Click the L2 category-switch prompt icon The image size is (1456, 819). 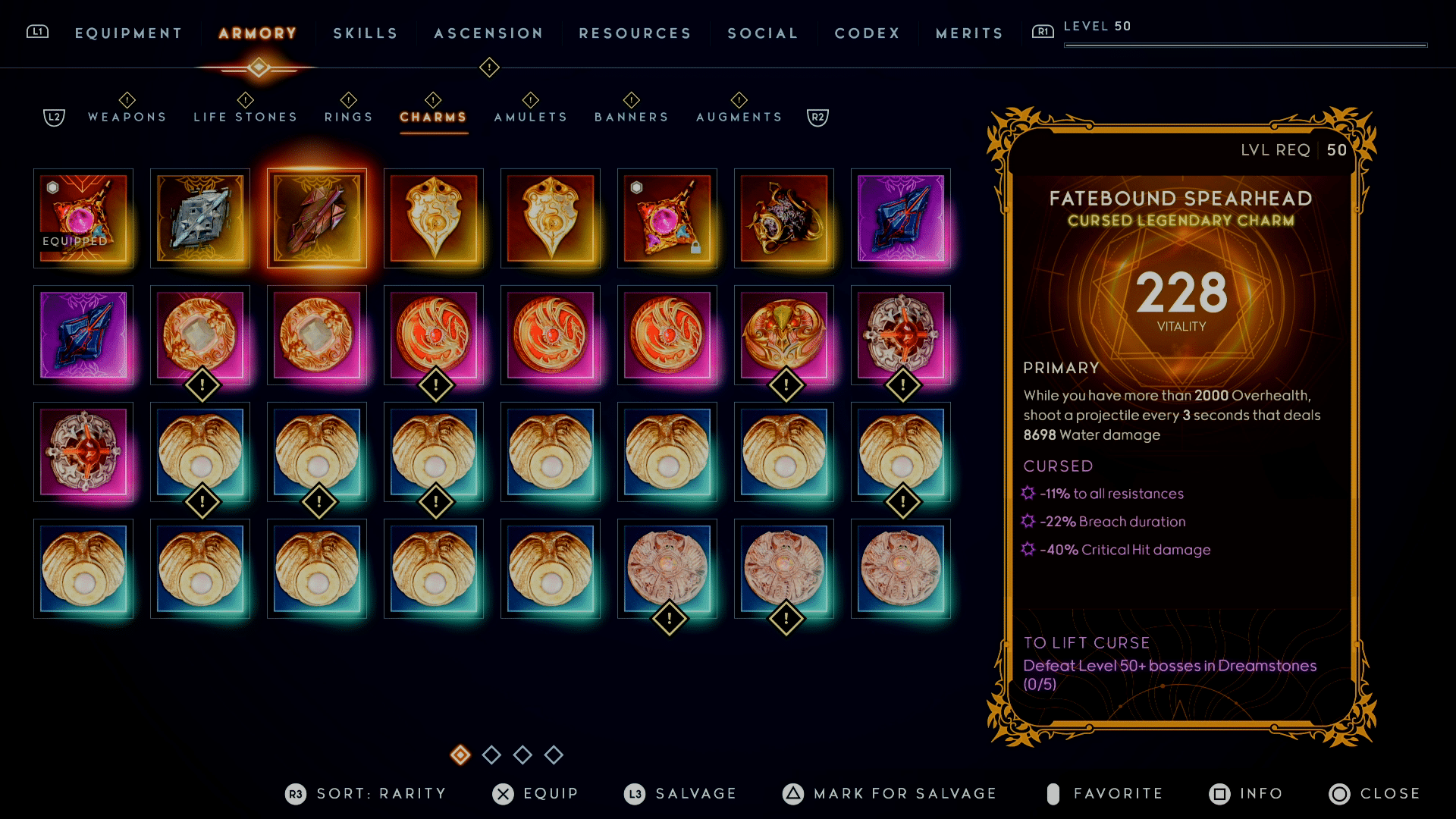point(54,117)
